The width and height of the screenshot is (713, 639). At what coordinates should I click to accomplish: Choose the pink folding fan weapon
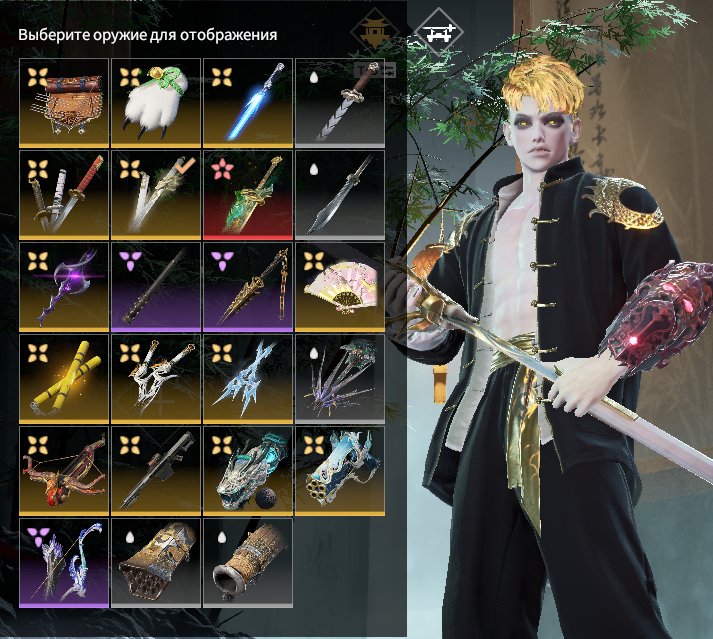click(x=340, y=287)
